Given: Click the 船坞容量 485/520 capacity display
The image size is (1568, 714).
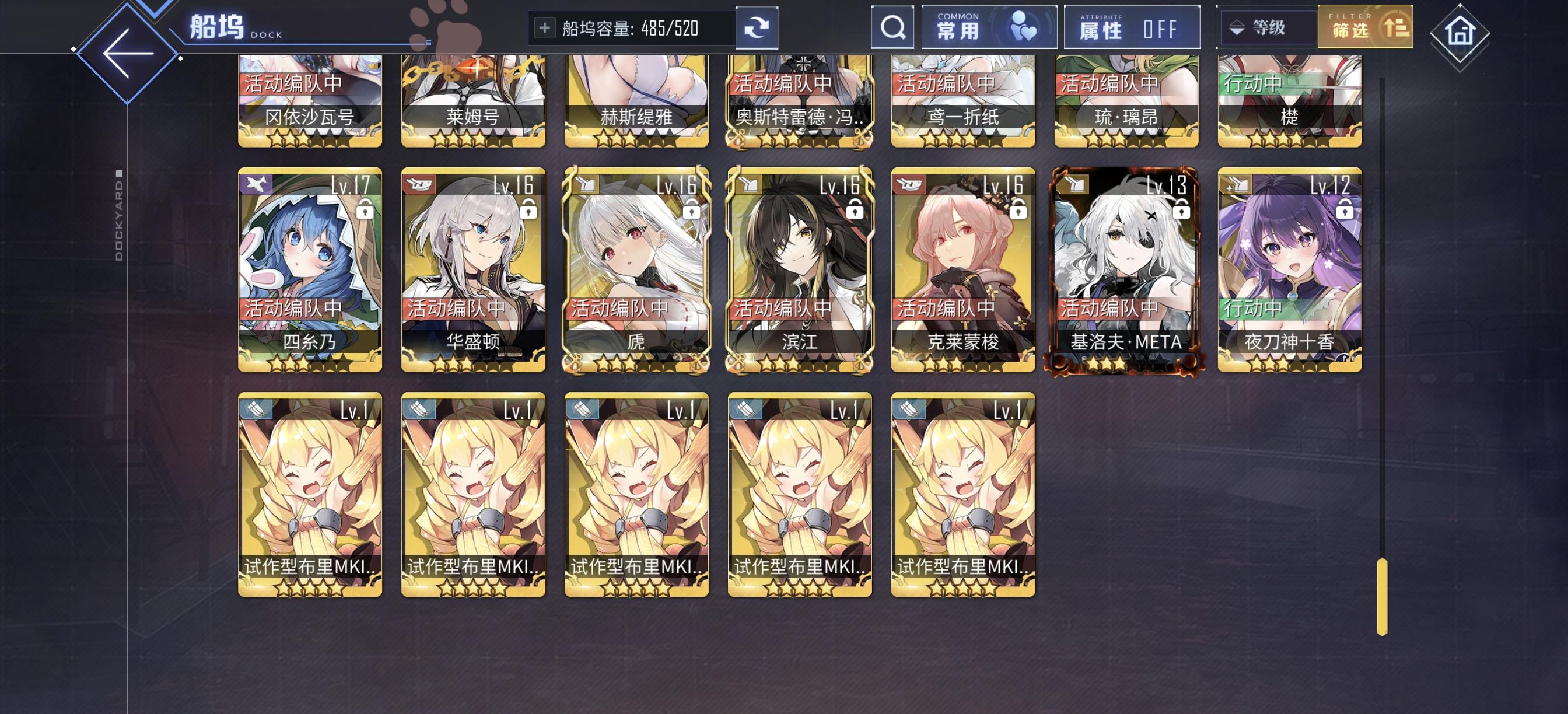Looking at the screenshot, I should click(631, 28).
